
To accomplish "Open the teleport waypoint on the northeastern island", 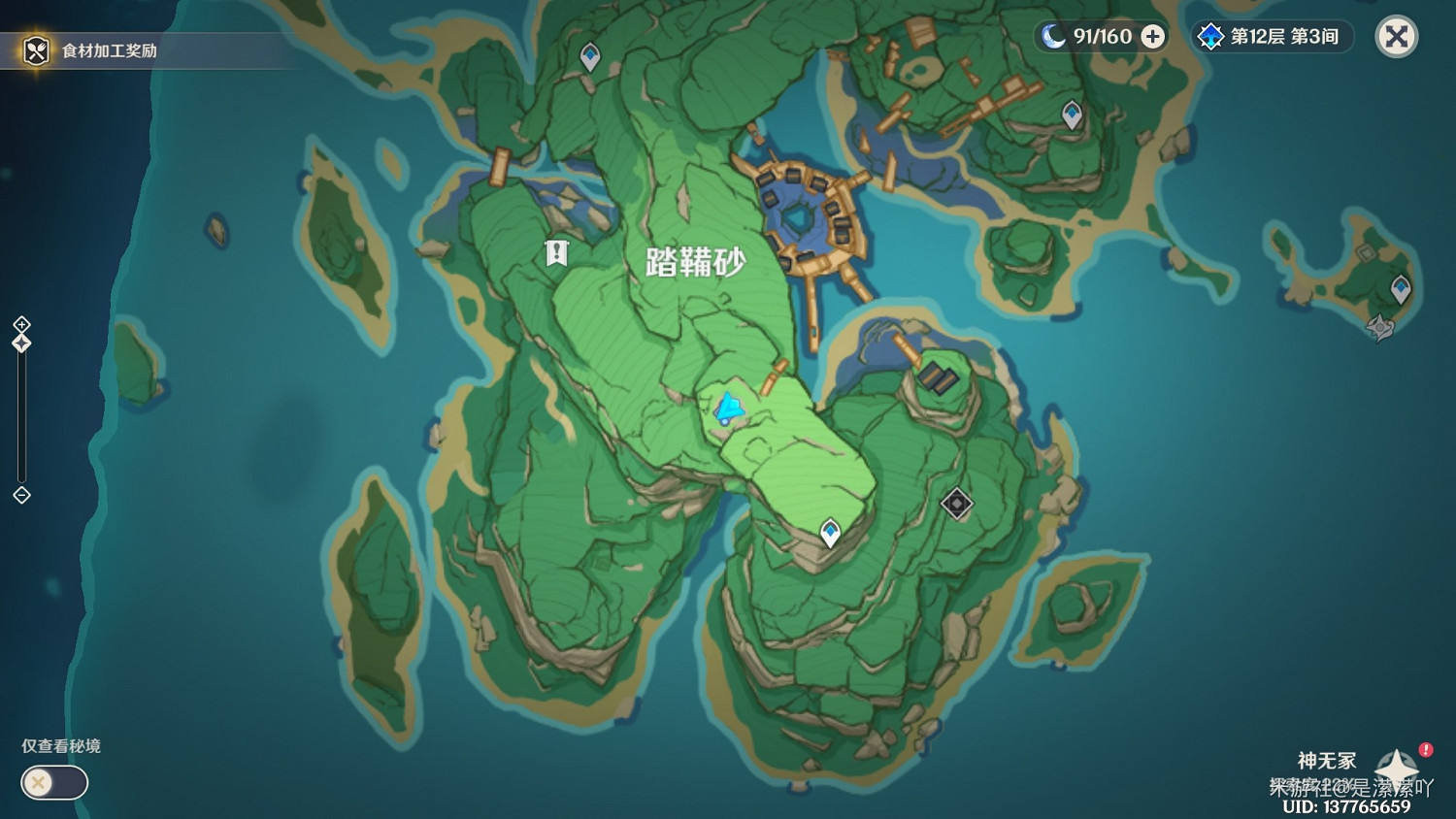I will point(1071,113).
